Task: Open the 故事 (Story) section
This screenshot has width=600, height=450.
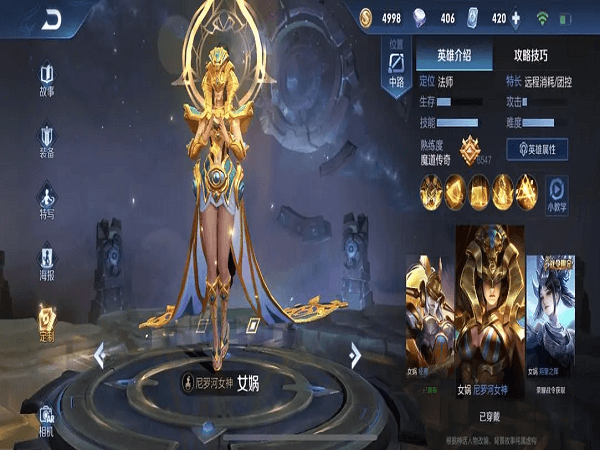Action: pos(47,80)
